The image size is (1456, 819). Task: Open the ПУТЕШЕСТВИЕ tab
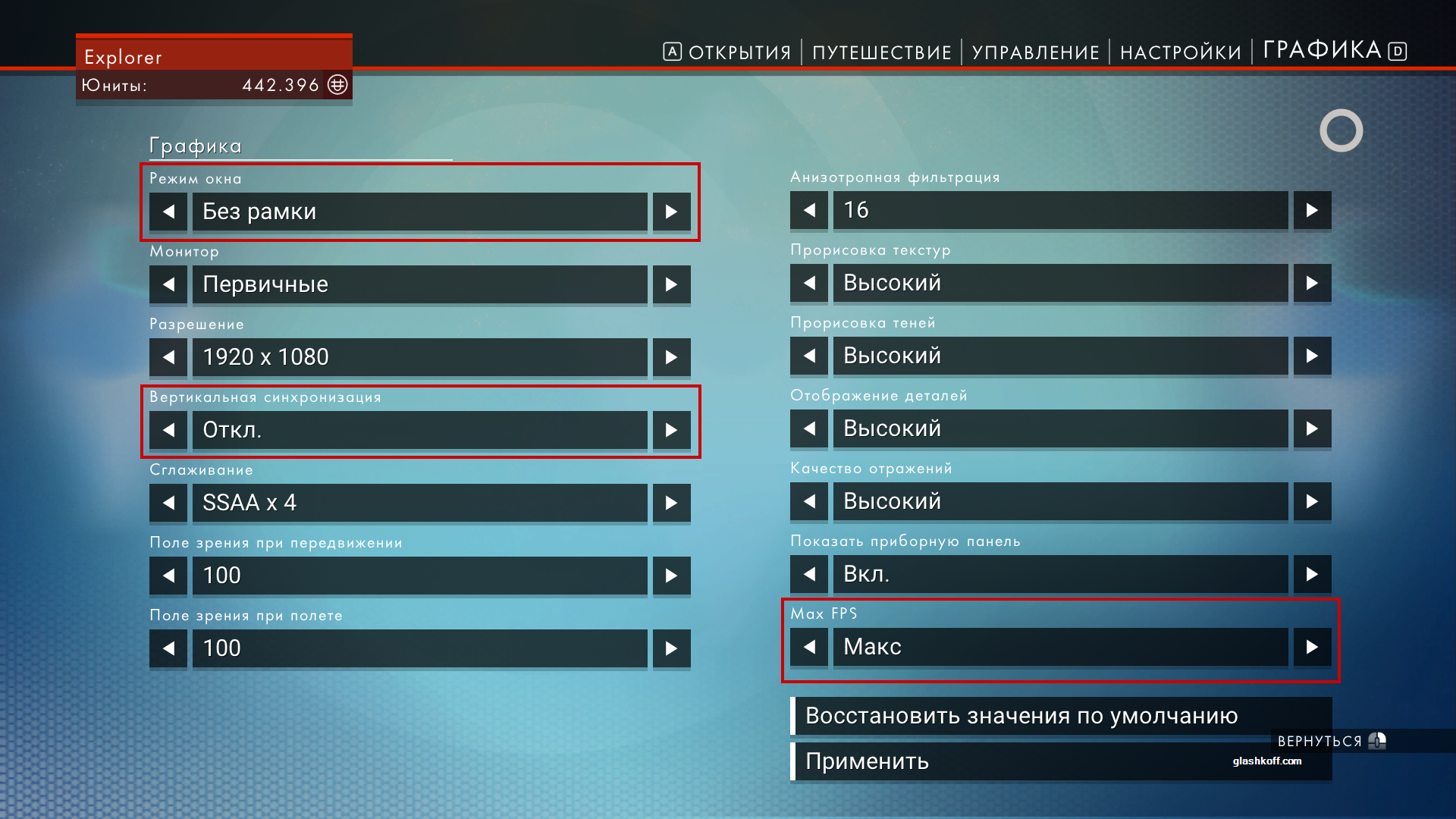[881, 52]
